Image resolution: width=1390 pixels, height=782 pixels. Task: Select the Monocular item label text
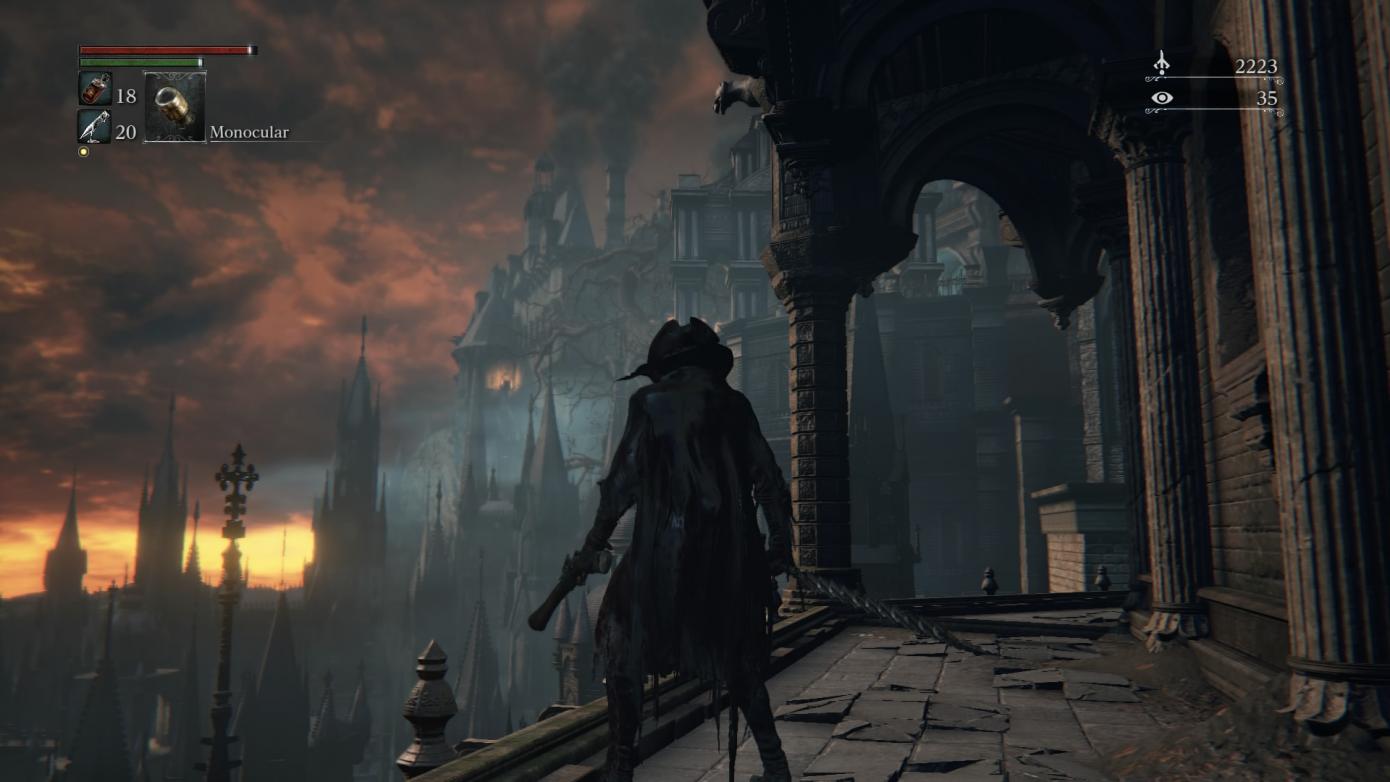click(x=248, y=131)
